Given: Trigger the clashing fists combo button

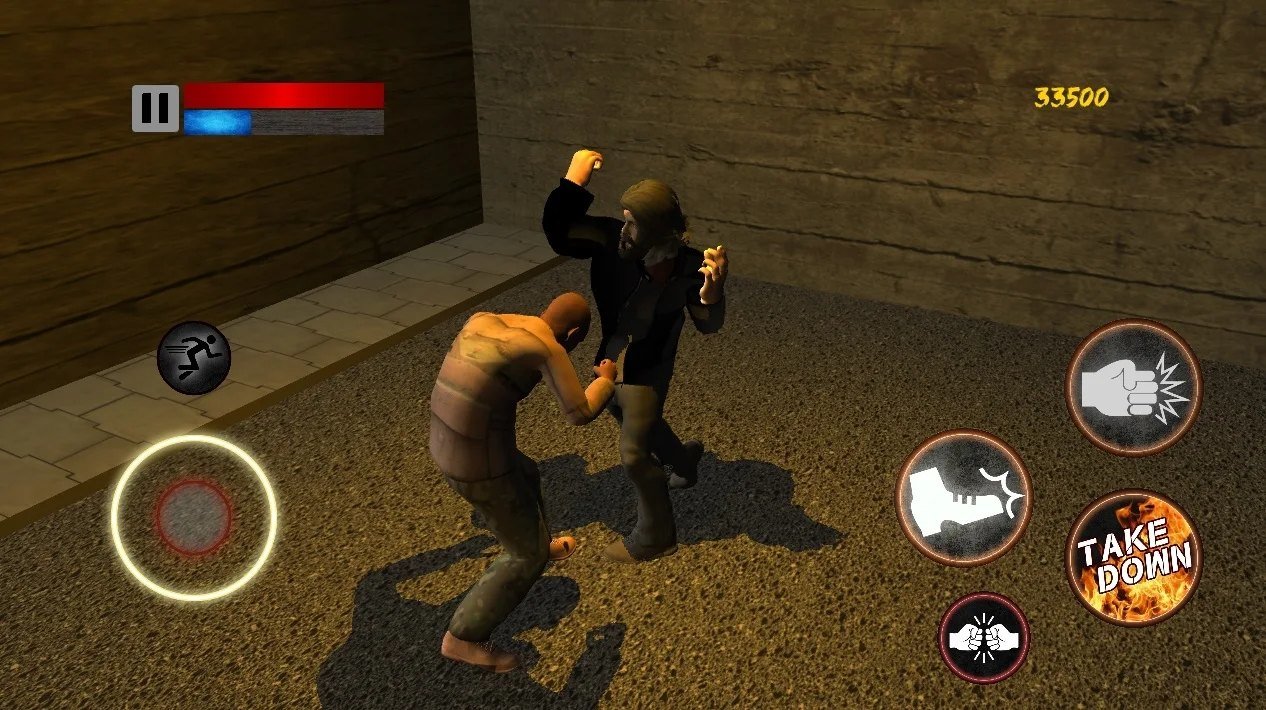Looking at the screenshot, I should click(983, 638).
